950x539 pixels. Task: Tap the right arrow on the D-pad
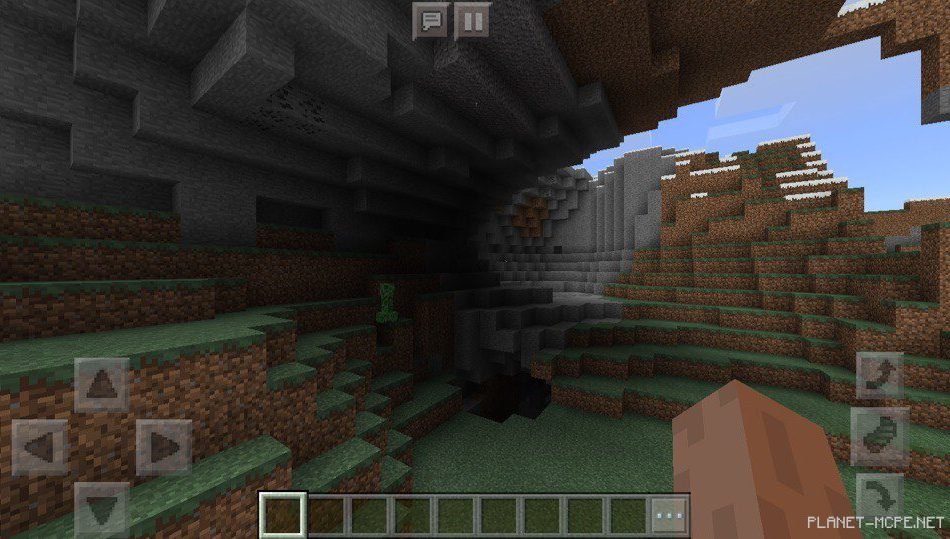tap(164, 447)
